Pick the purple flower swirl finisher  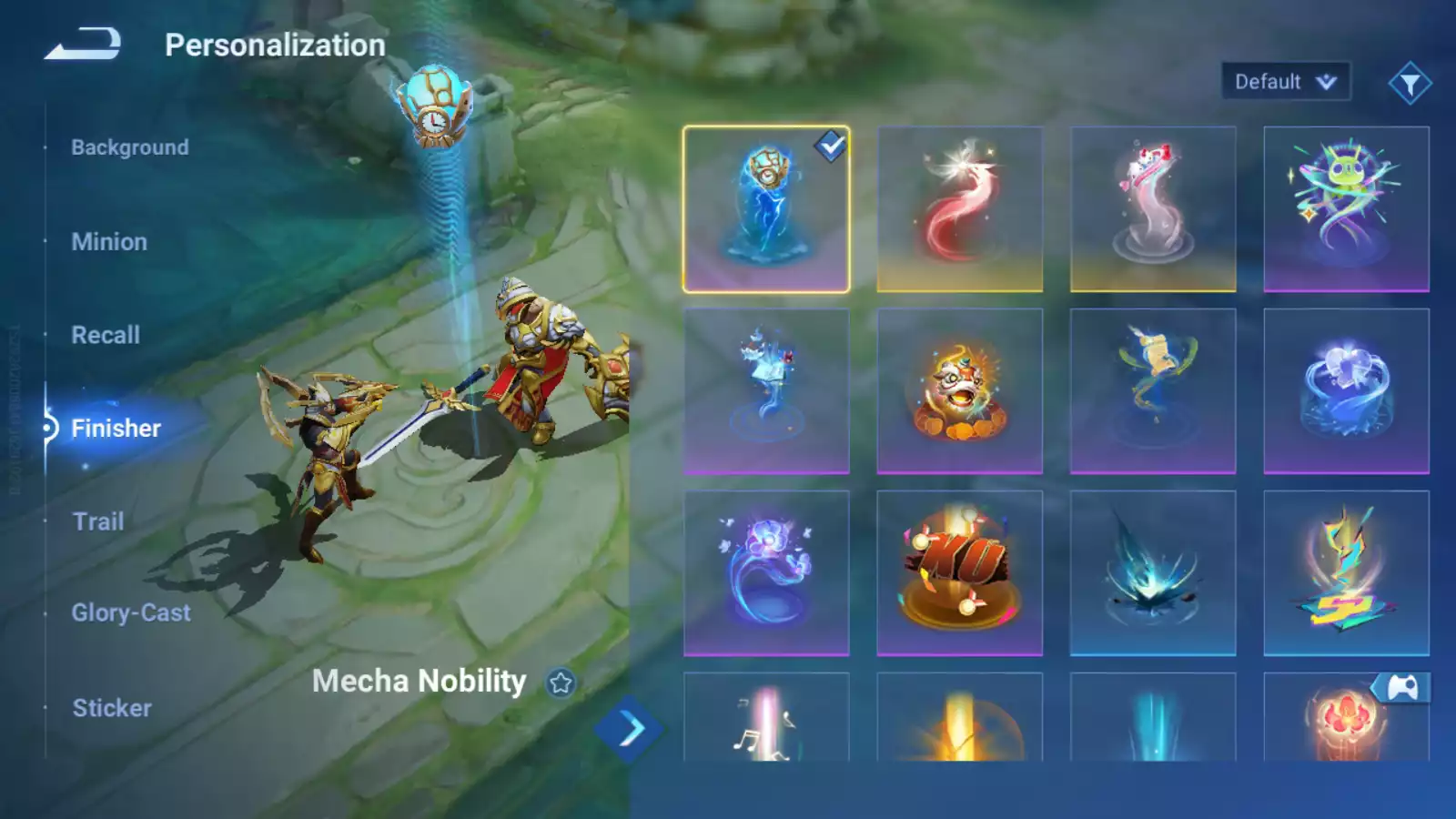(x=766, y=573)
